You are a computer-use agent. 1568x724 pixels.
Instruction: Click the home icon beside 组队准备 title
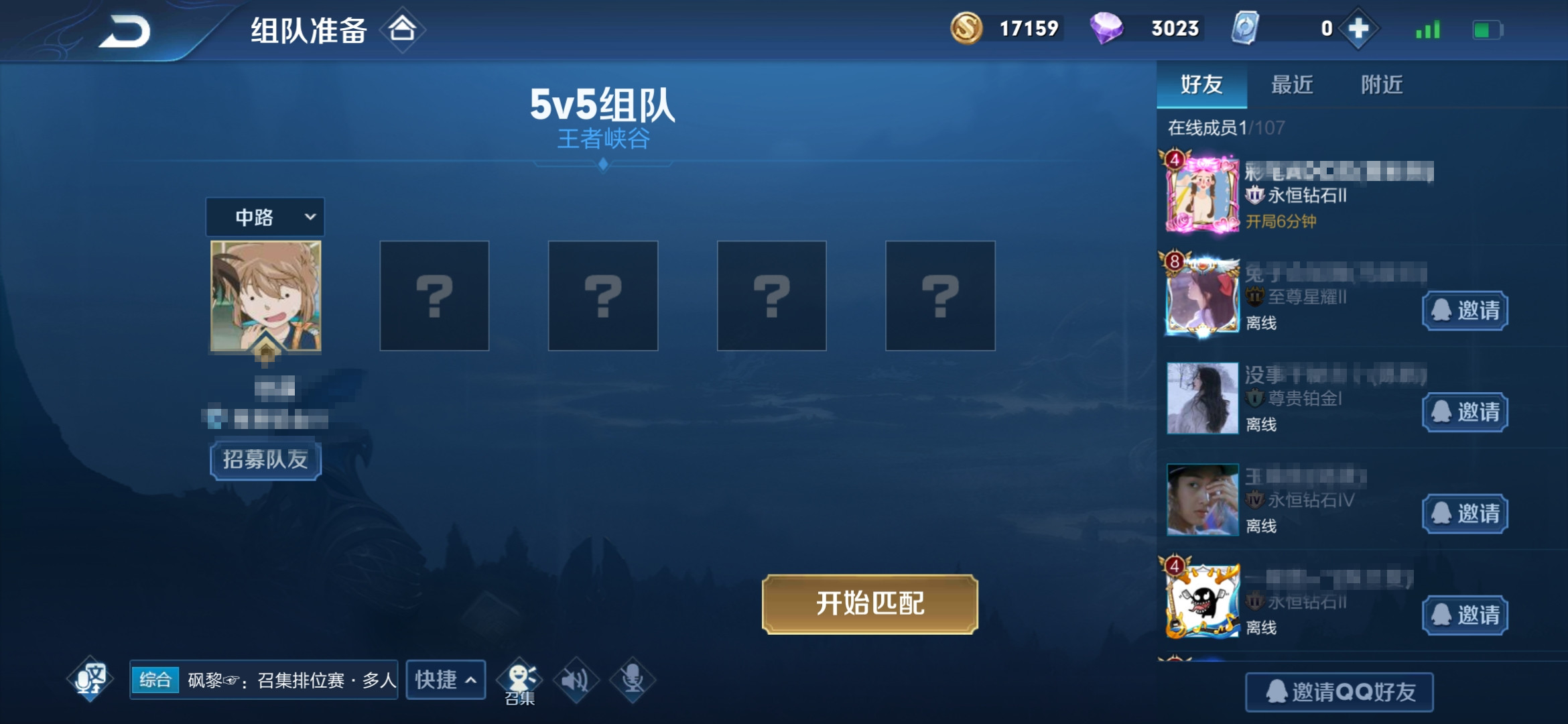coord(401,29)
